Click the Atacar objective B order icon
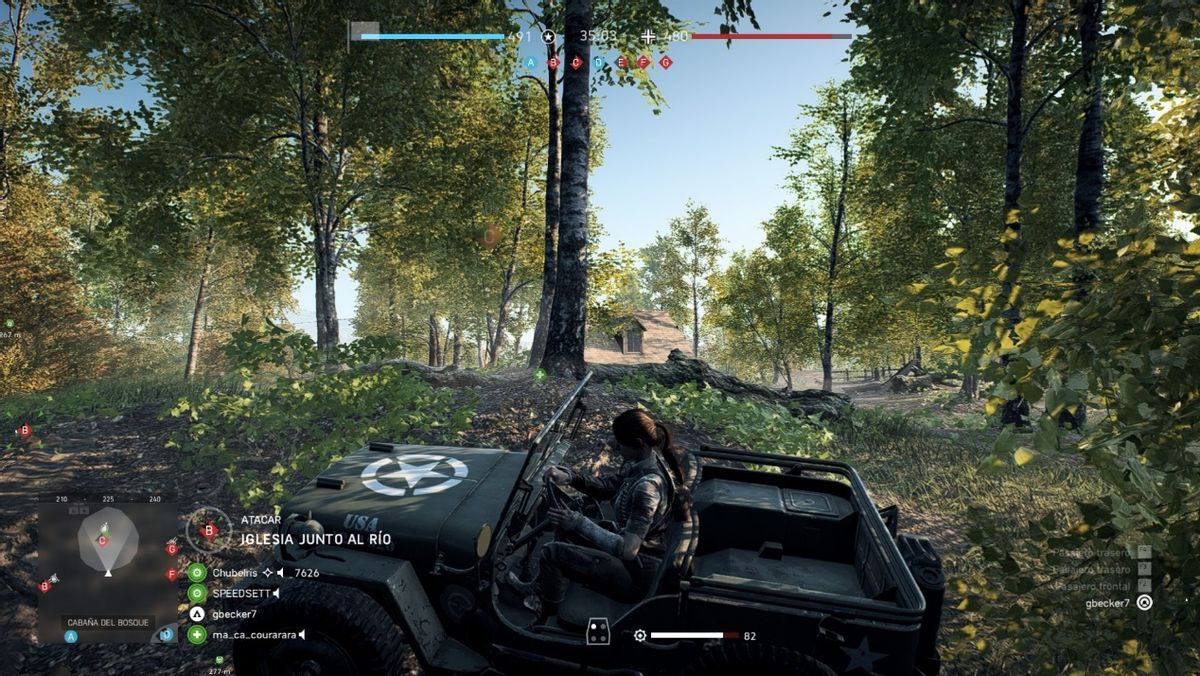1200x676 pixels. (x=209, y=531)
